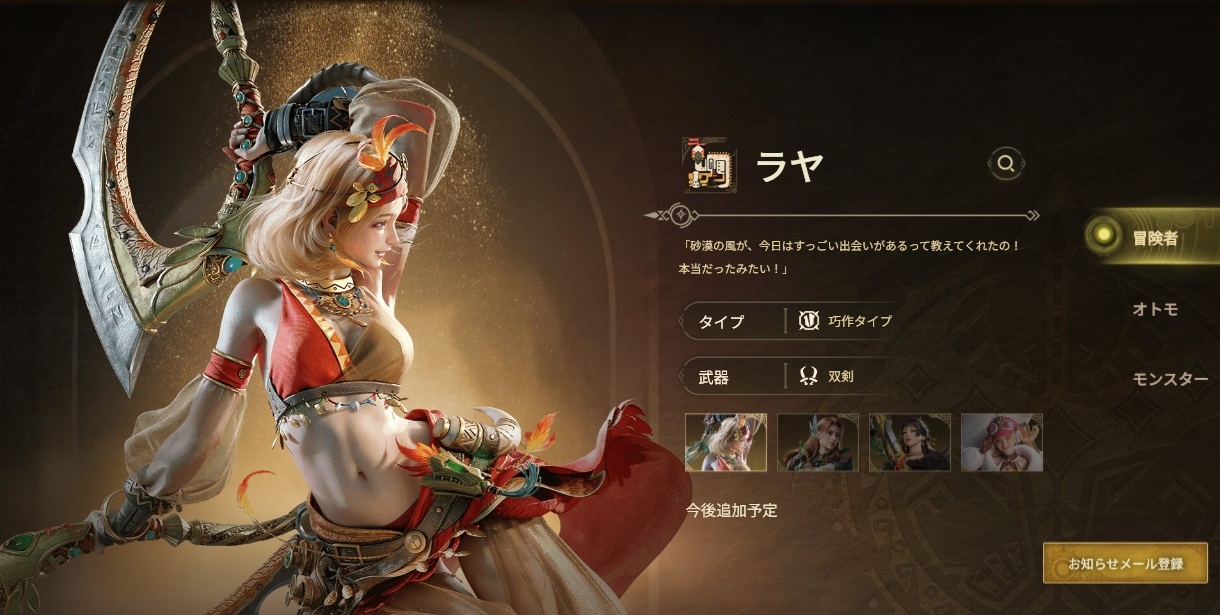The width and height of the screenshot is (1220, 615).
Task: Select the blonde ラヤ character thumbnail
Action: pyautogui.click(x=726, y=442)
